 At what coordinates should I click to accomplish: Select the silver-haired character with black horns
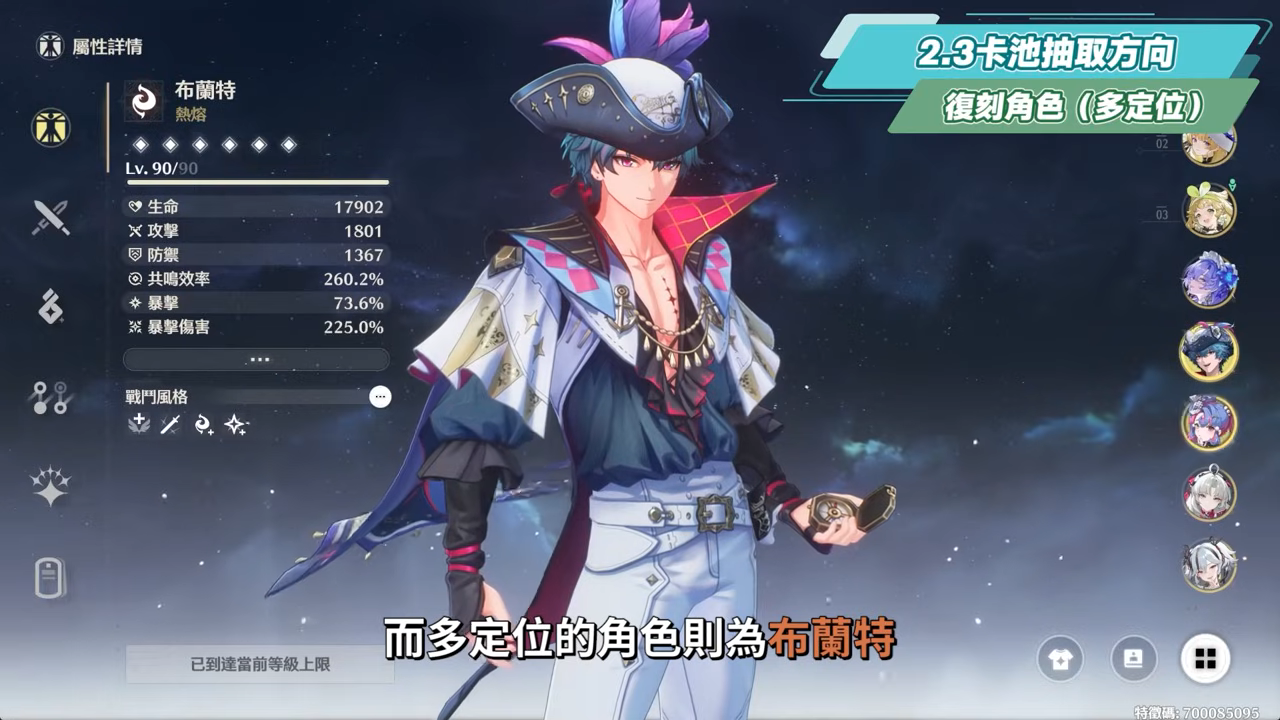click(1210, 565)
